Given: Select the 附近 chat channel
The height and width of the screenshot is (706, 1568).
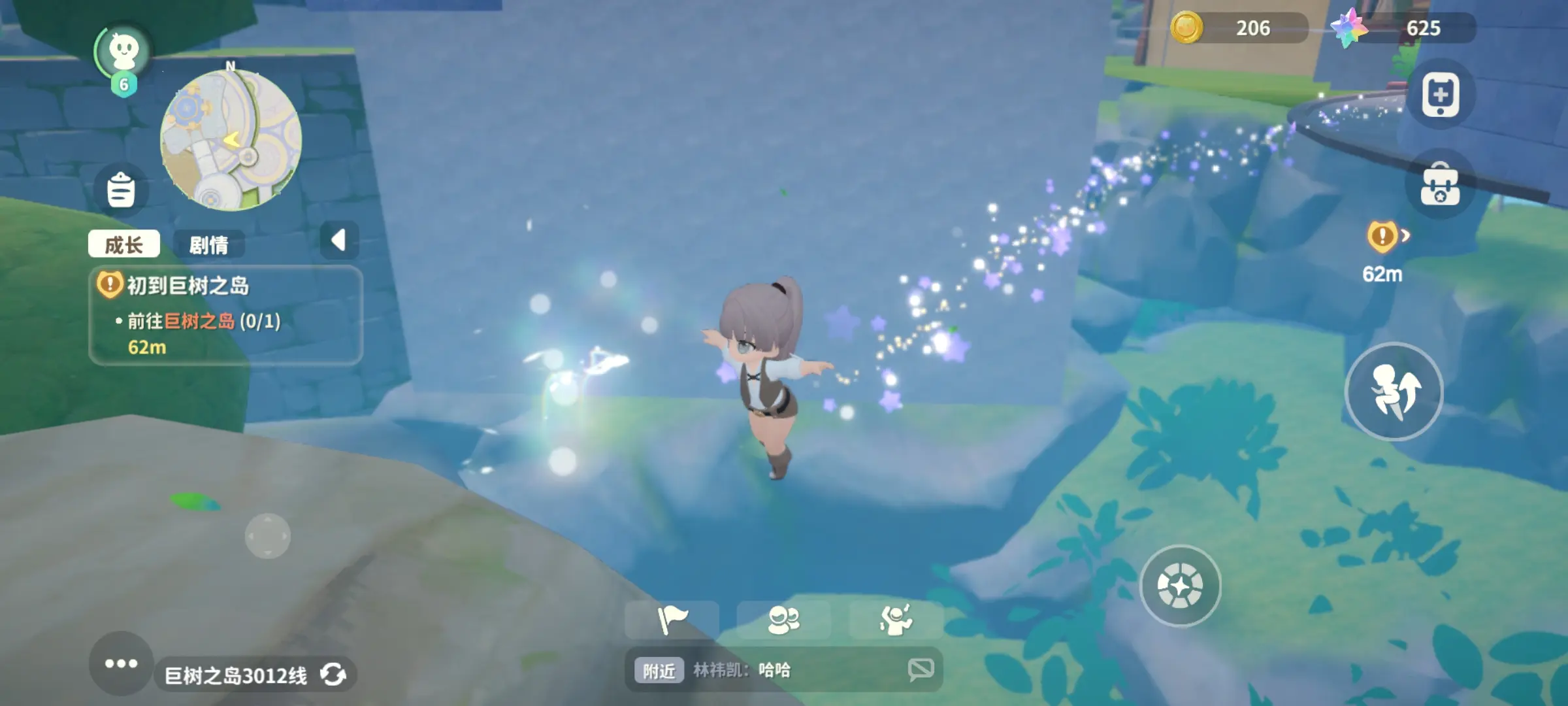Looking at the screenshot, I should coord(659,670).
